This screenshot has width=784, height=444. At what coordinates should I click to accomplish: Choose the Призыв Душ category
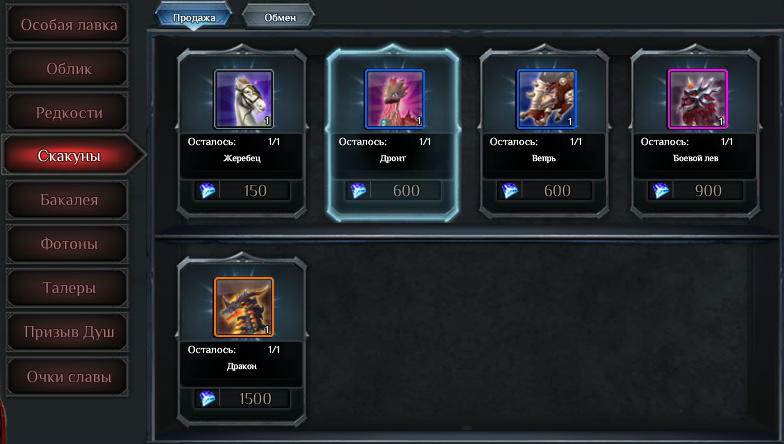pyautogui.click(x=68, y=331)
